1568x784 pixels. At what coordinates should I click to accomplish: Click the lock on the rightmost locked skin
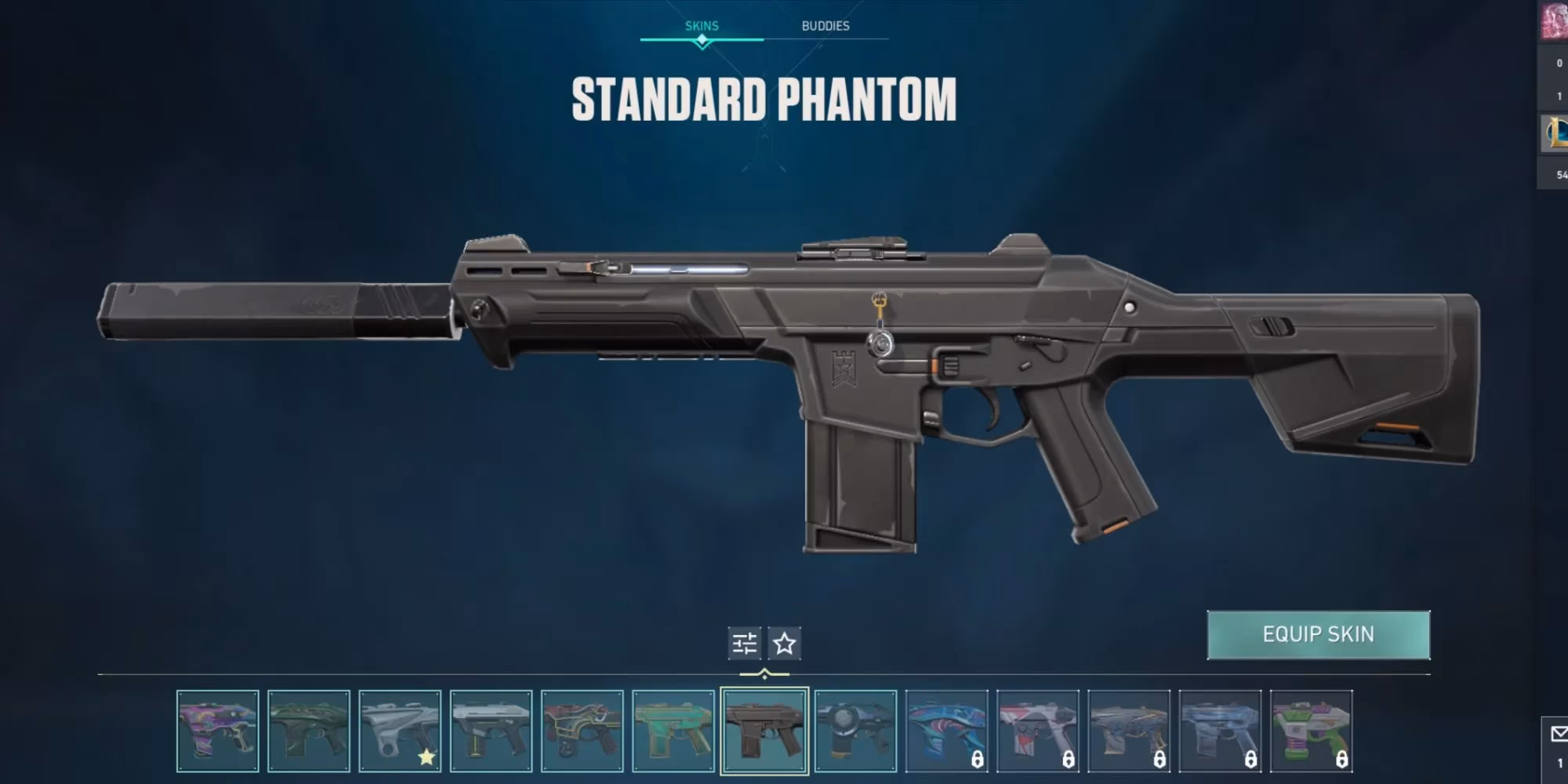tap(1342, 760)
